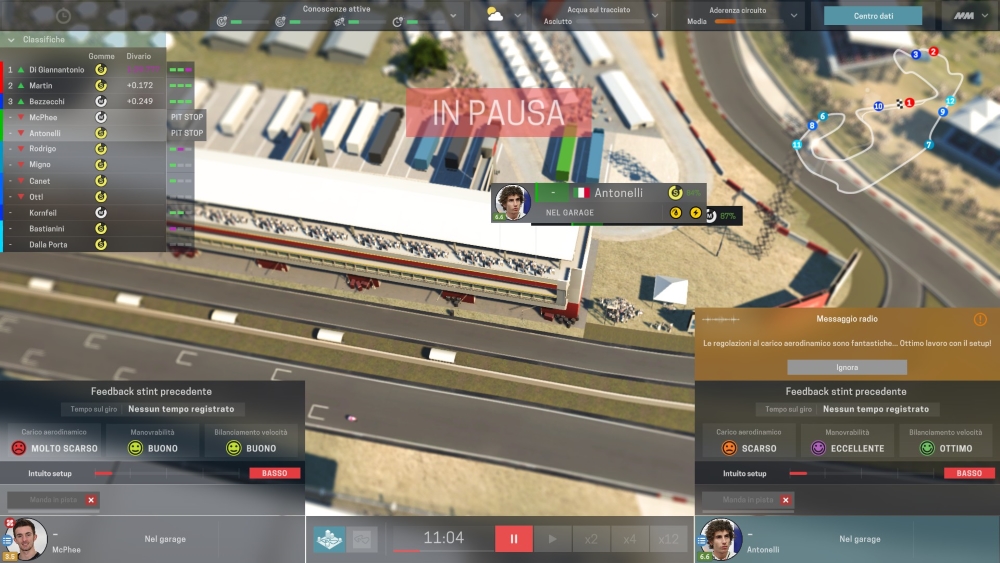Dismiss the radio message with Ignora

pyautogui.click(x=846, y=367)
